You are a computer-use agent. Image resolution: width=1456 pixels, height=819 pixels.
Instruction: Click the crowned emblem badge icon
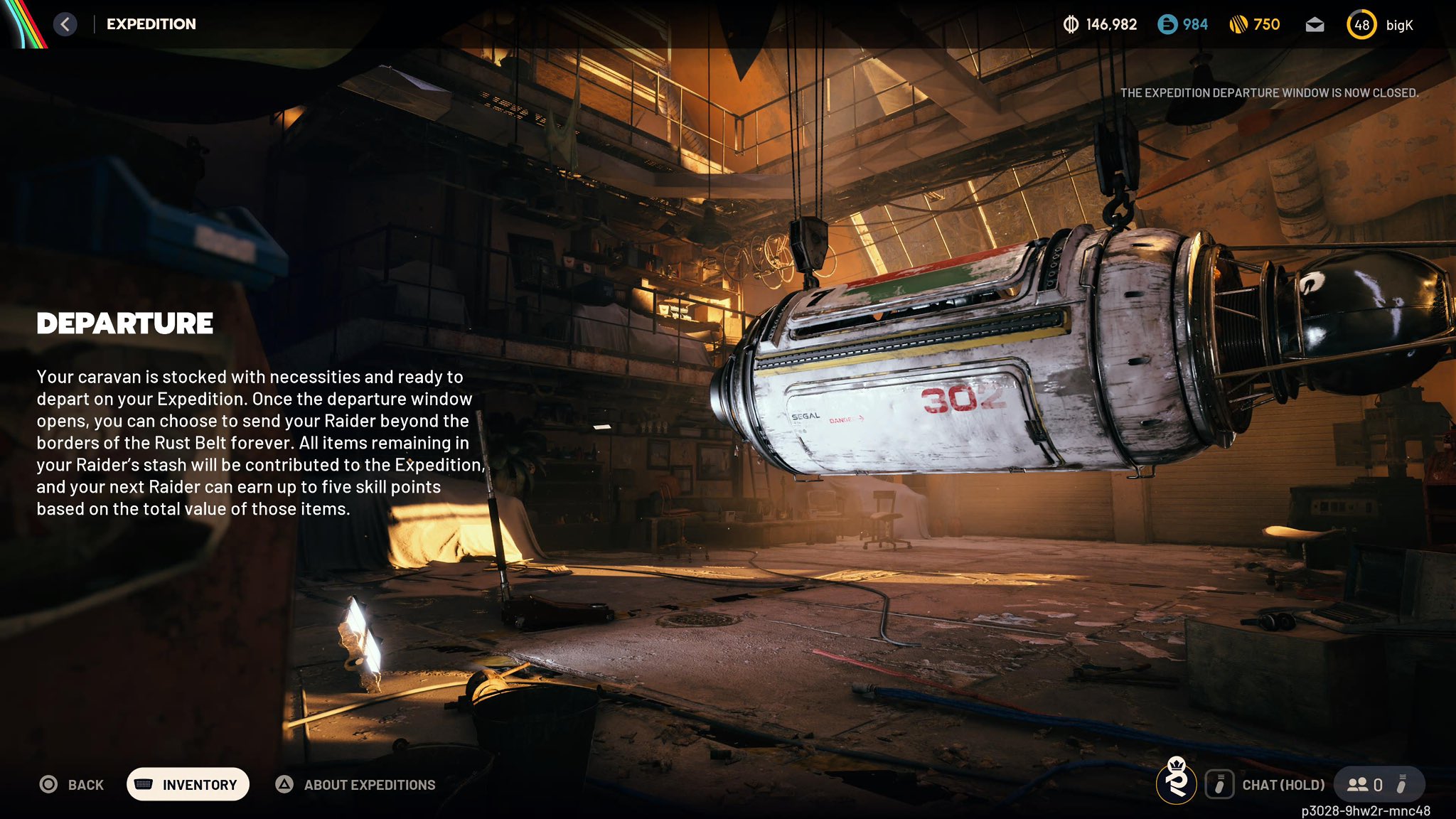(1177, 781)
